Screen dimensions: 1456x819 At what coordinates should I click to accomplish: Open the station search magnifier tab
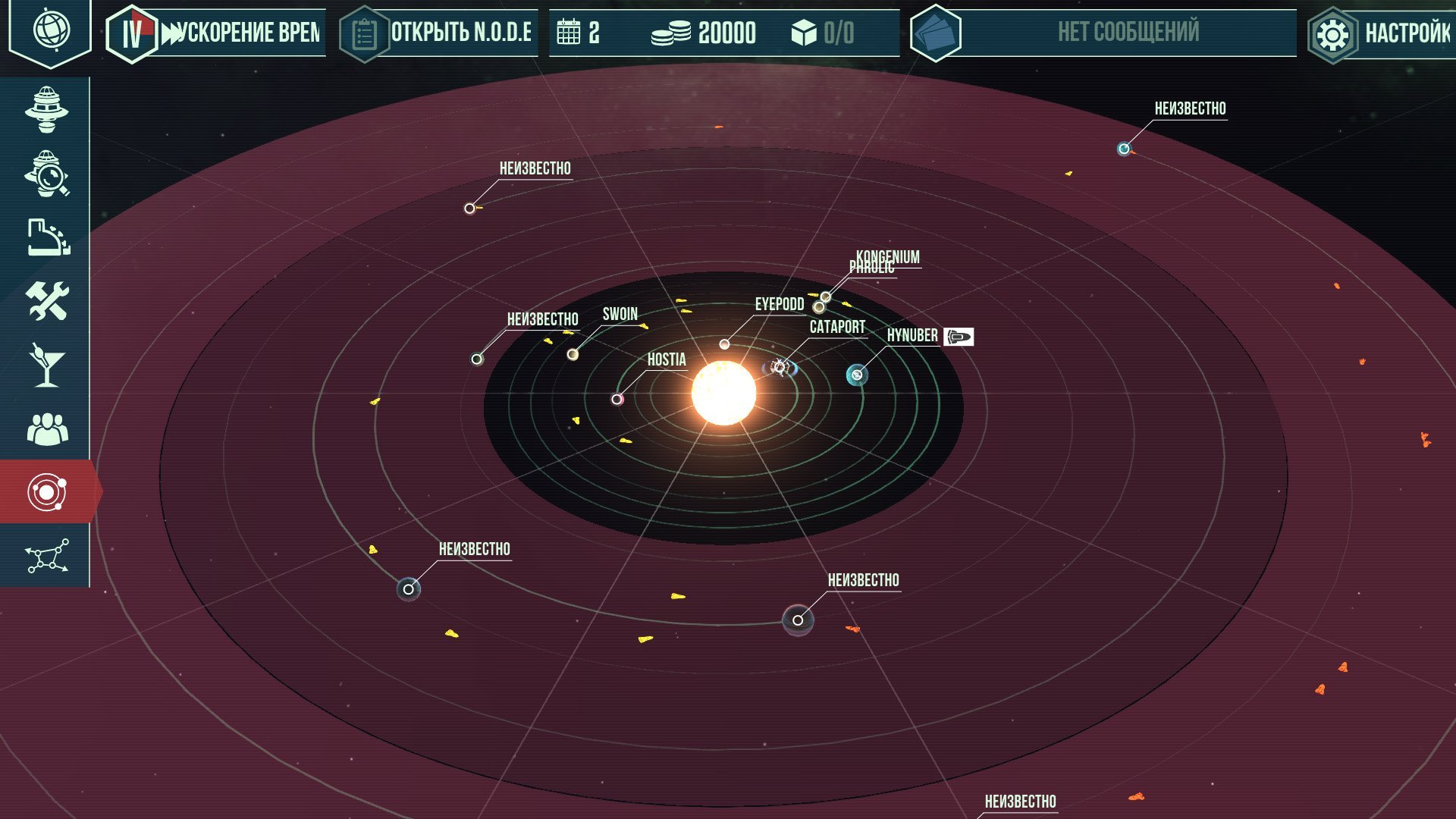click(46, 174)
